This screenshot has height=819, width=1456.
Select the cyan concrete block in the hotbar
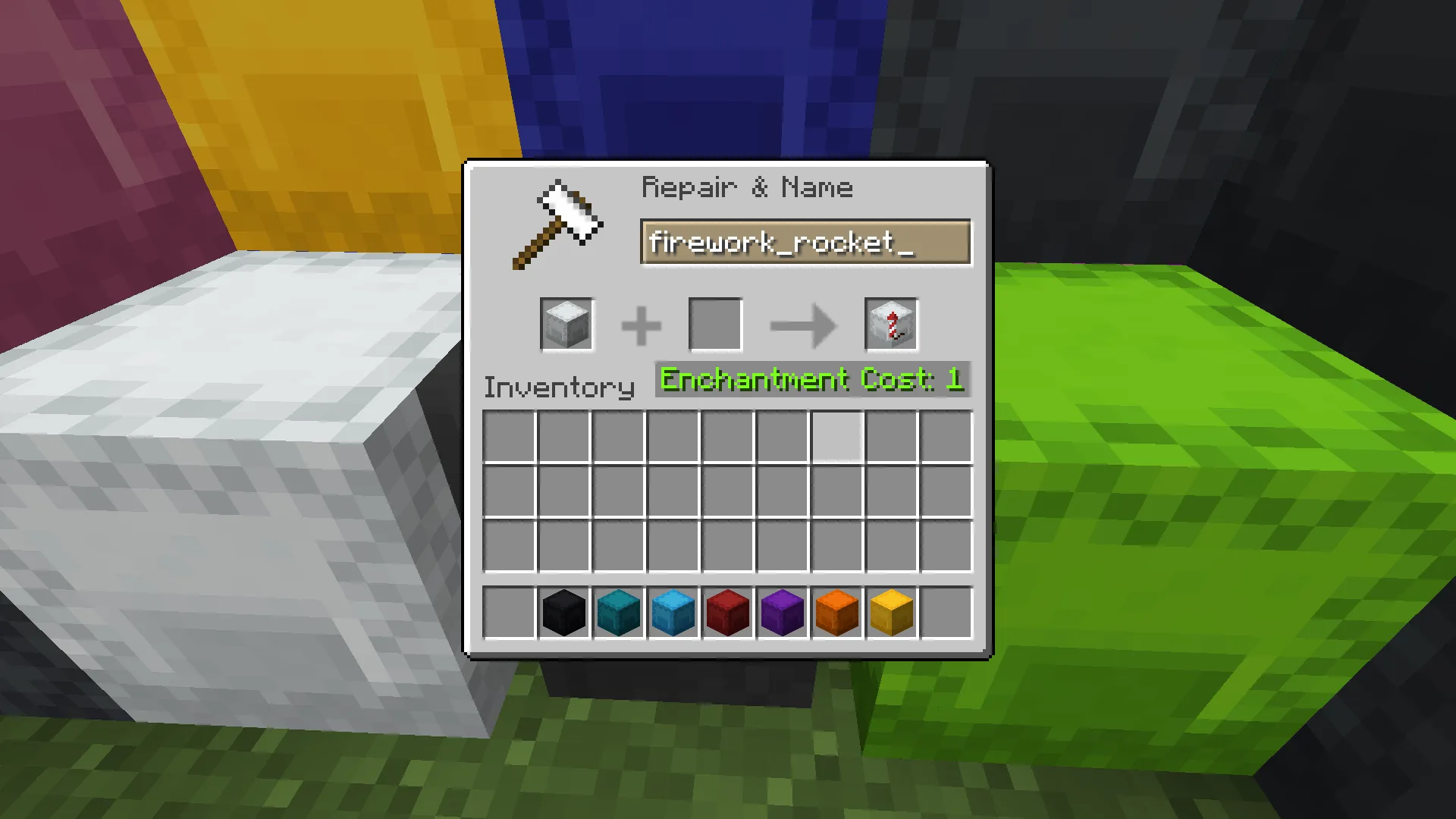click(618, 612)
